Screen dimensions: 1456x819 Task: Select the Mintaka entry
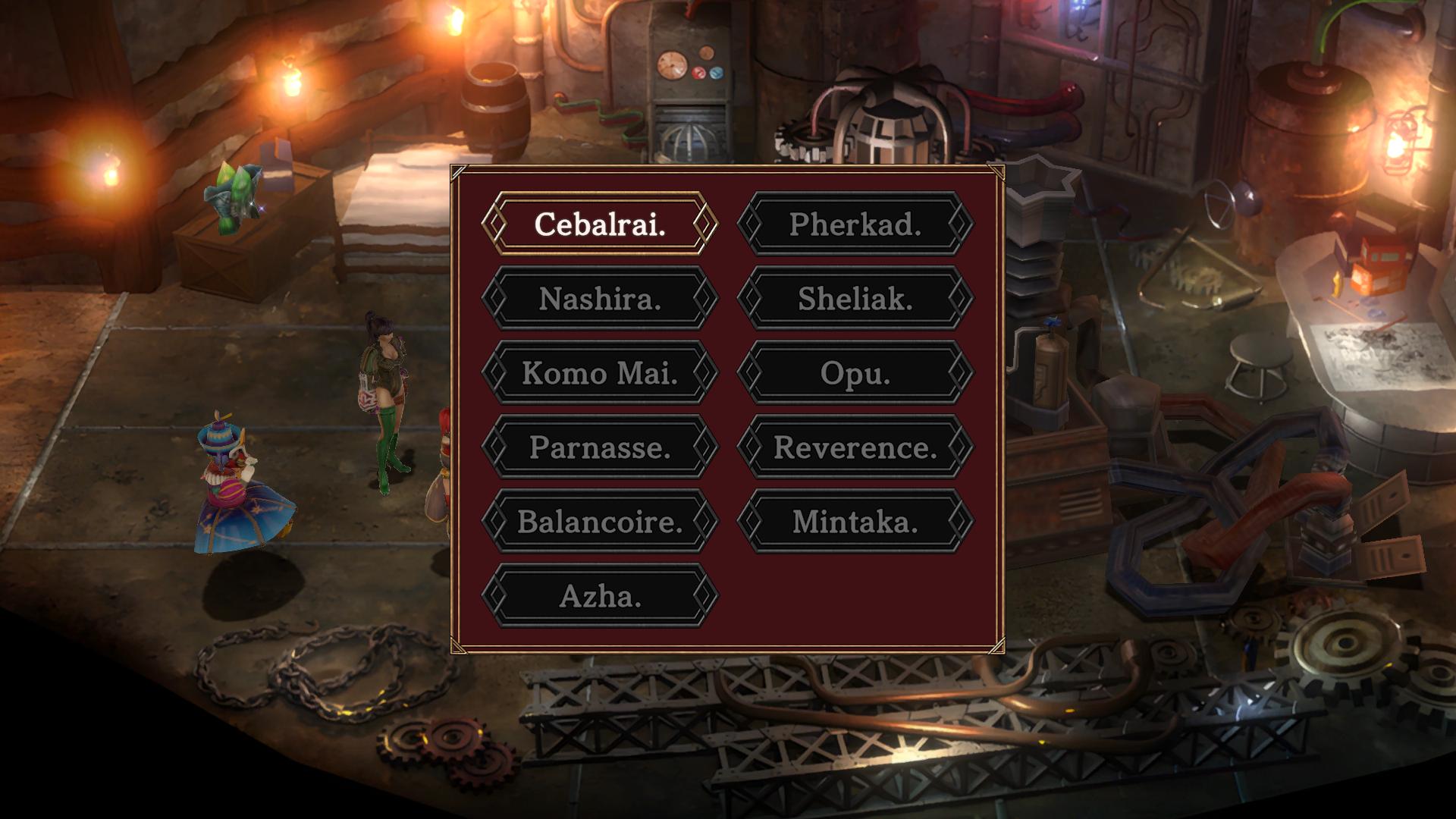(x=855, y=521)
